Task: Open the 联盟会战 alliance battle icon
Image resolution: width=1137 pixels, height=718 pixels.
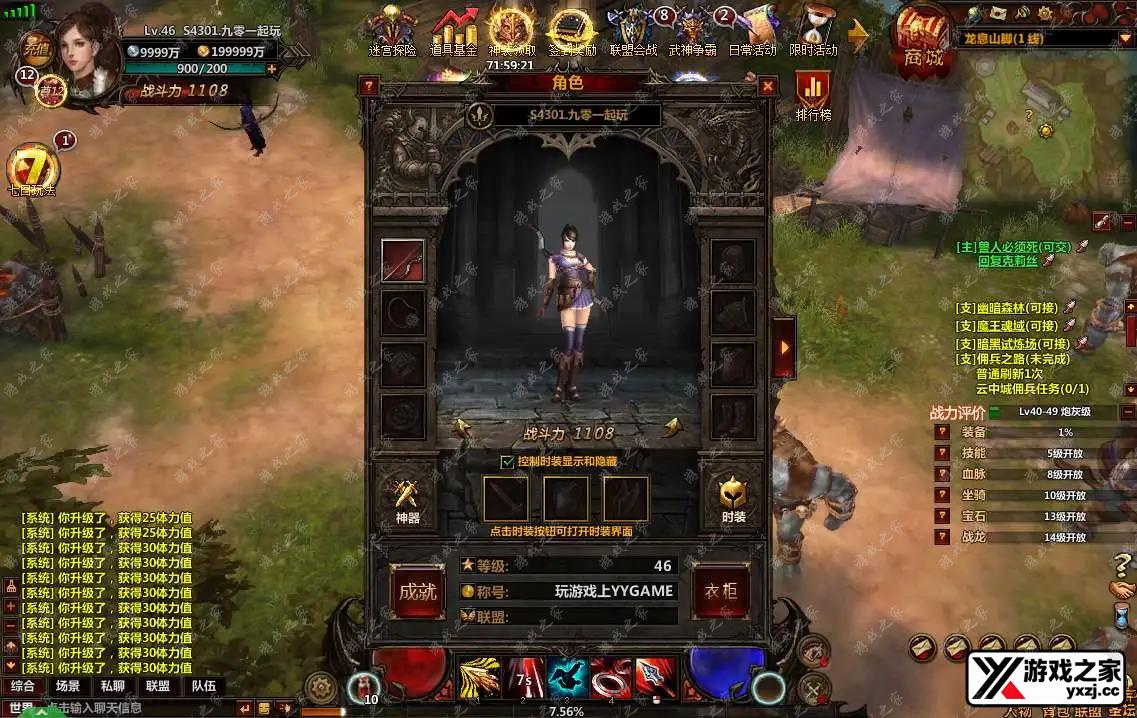Action: click(633, 32)
